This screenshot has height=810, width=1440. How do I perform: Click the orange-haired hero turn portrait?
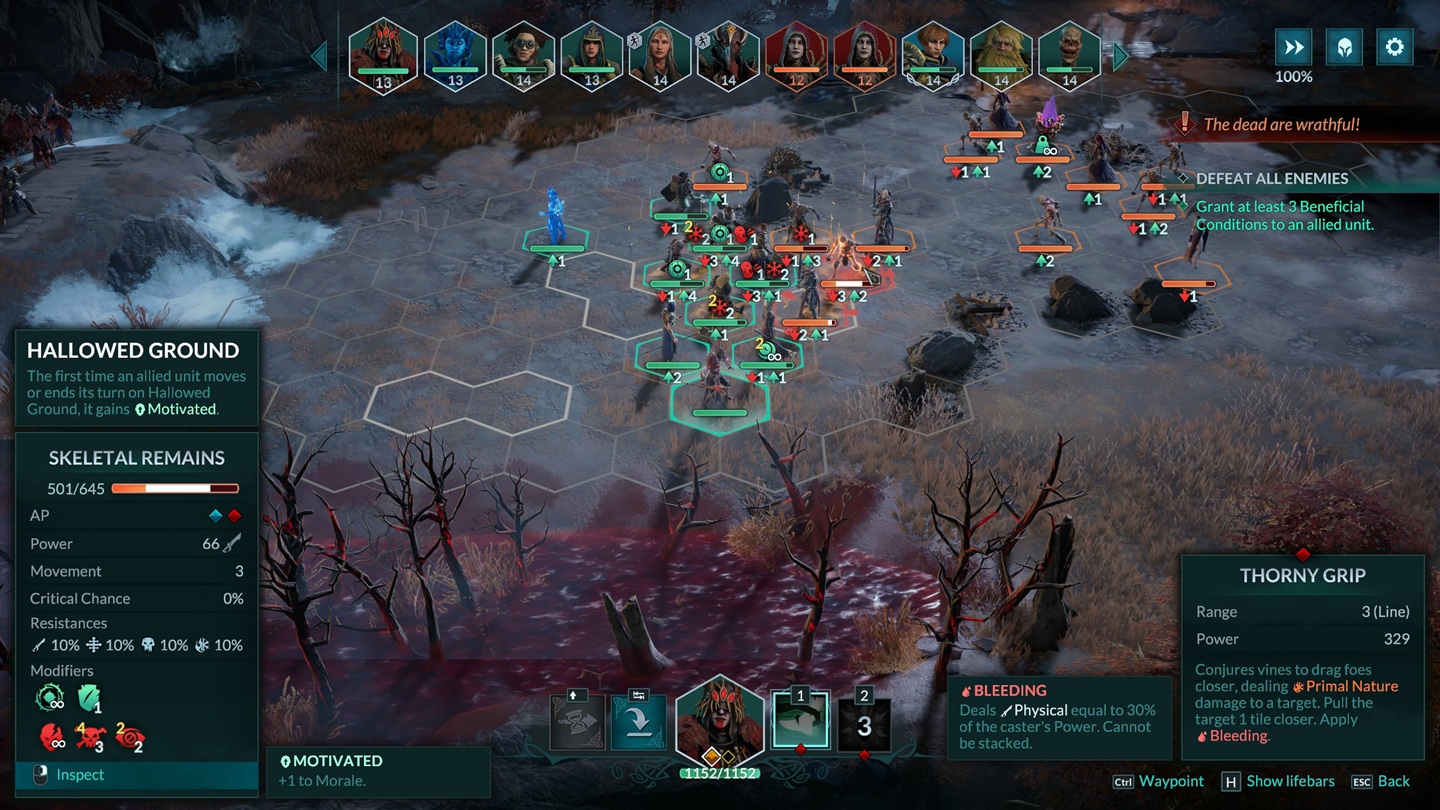(x=932, y=54)
